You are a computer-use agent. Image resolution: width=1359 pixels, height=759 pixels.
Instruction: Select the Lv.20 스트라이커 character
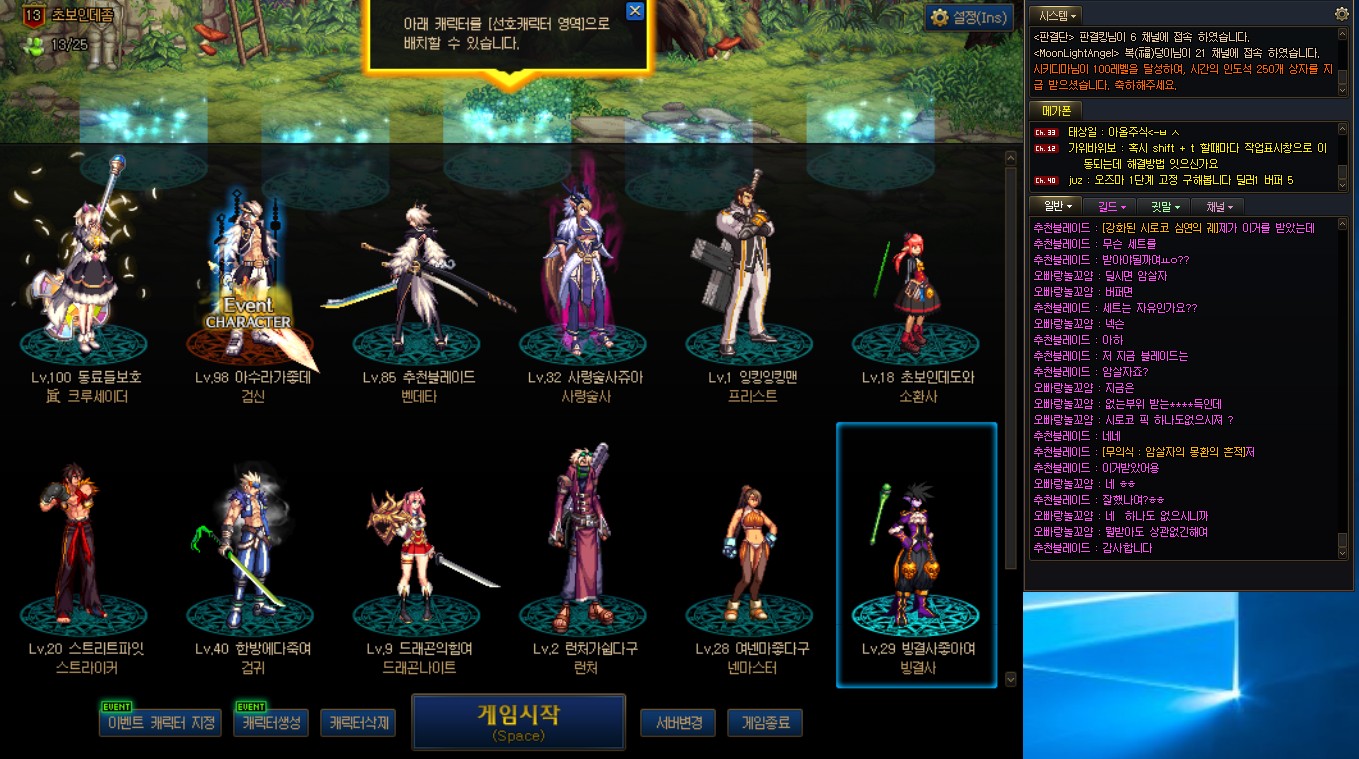(x=86, y=550)
